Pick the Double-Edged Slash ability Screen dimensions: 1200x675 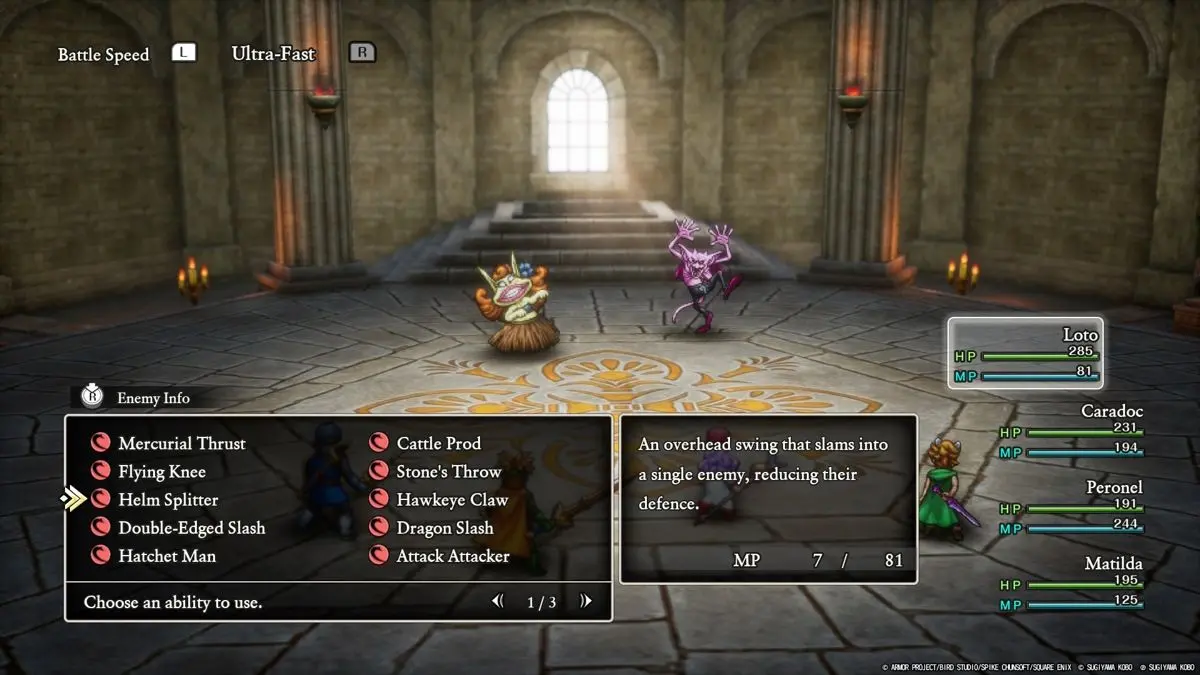pos(191,527)
